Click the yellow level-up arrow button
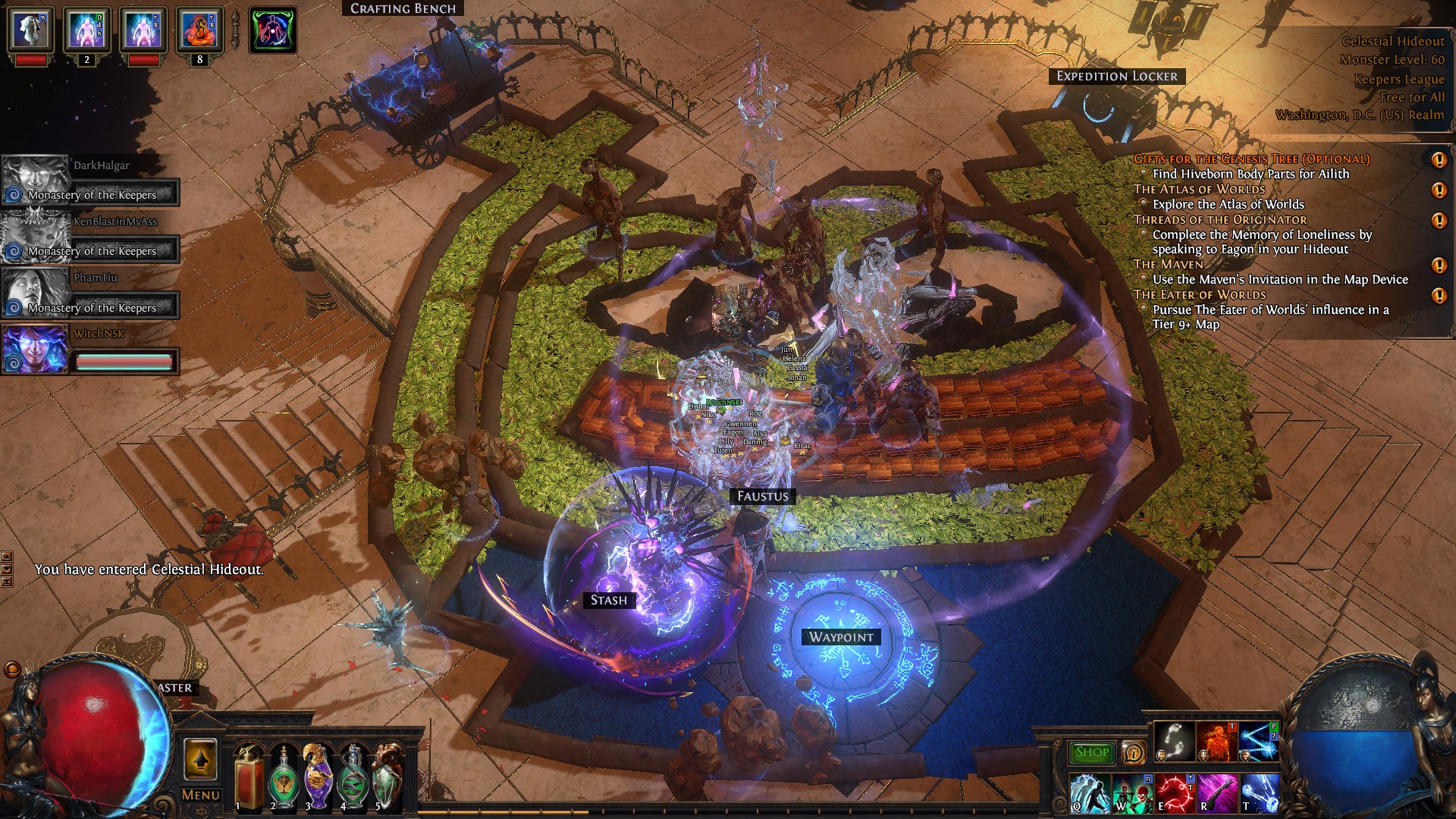1456x819 pixels. click(200, 759)
